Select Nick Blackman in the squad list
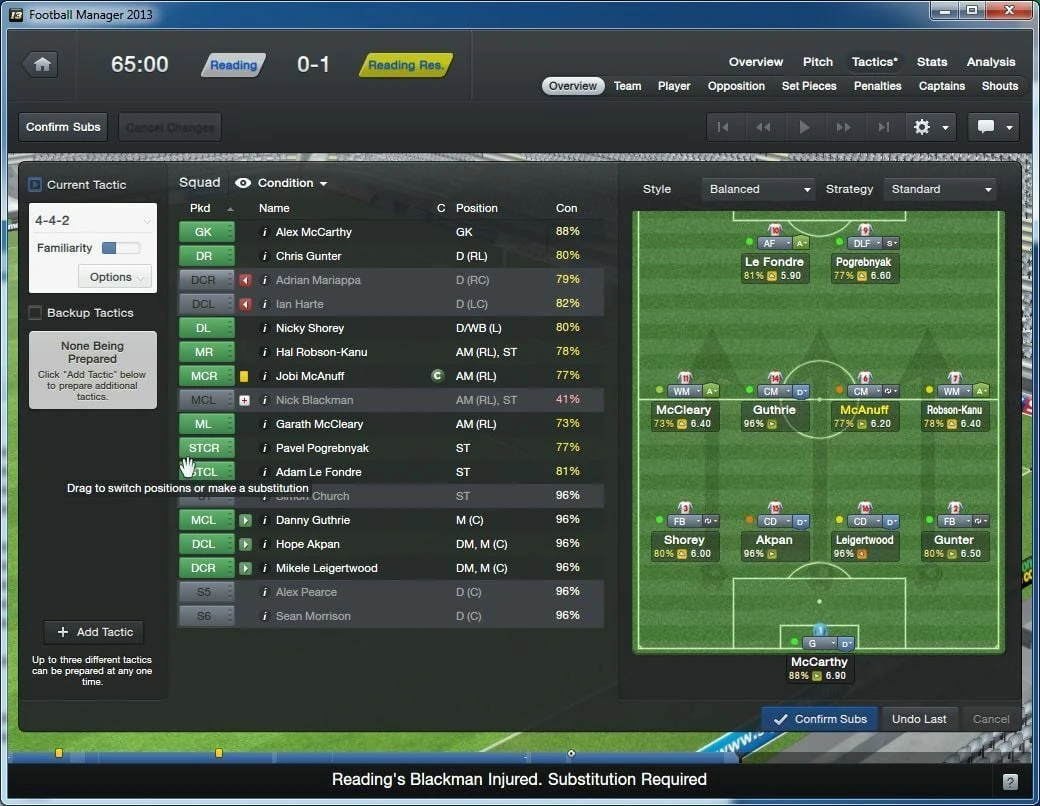This screenshot has height=806, width=1040. pyautogui.click(x=314, y=400)
